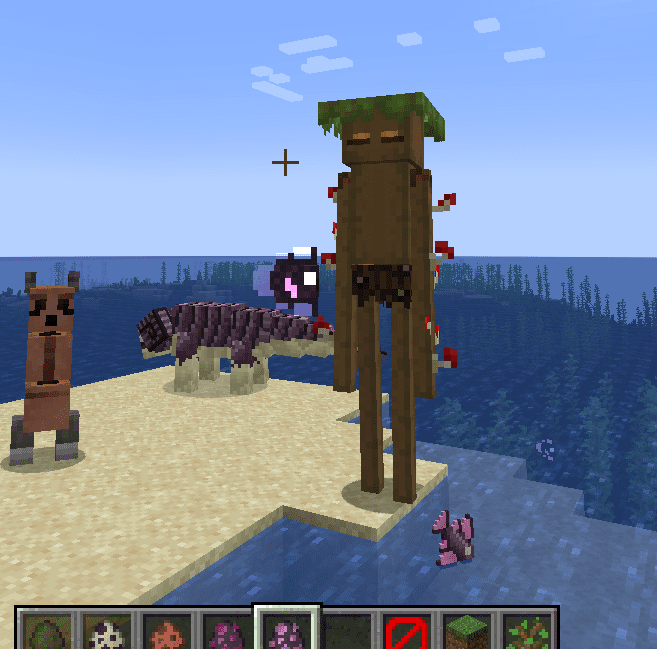Select the dark green spawn egg slot

pyautogui.click(x=44, y=632)
